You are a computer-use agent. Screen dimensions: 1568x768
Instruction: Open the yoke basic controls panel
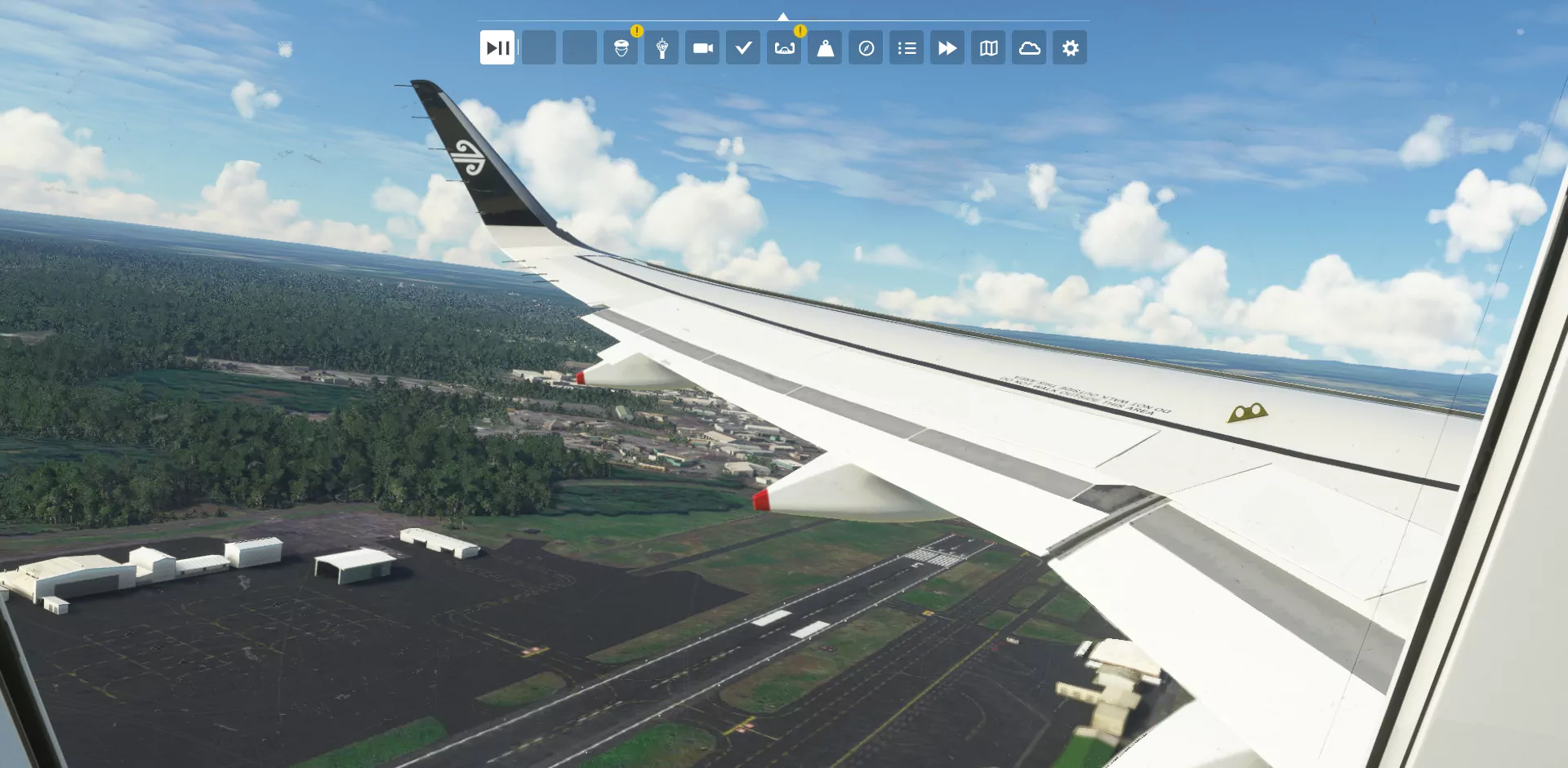(x=784, y=48)
